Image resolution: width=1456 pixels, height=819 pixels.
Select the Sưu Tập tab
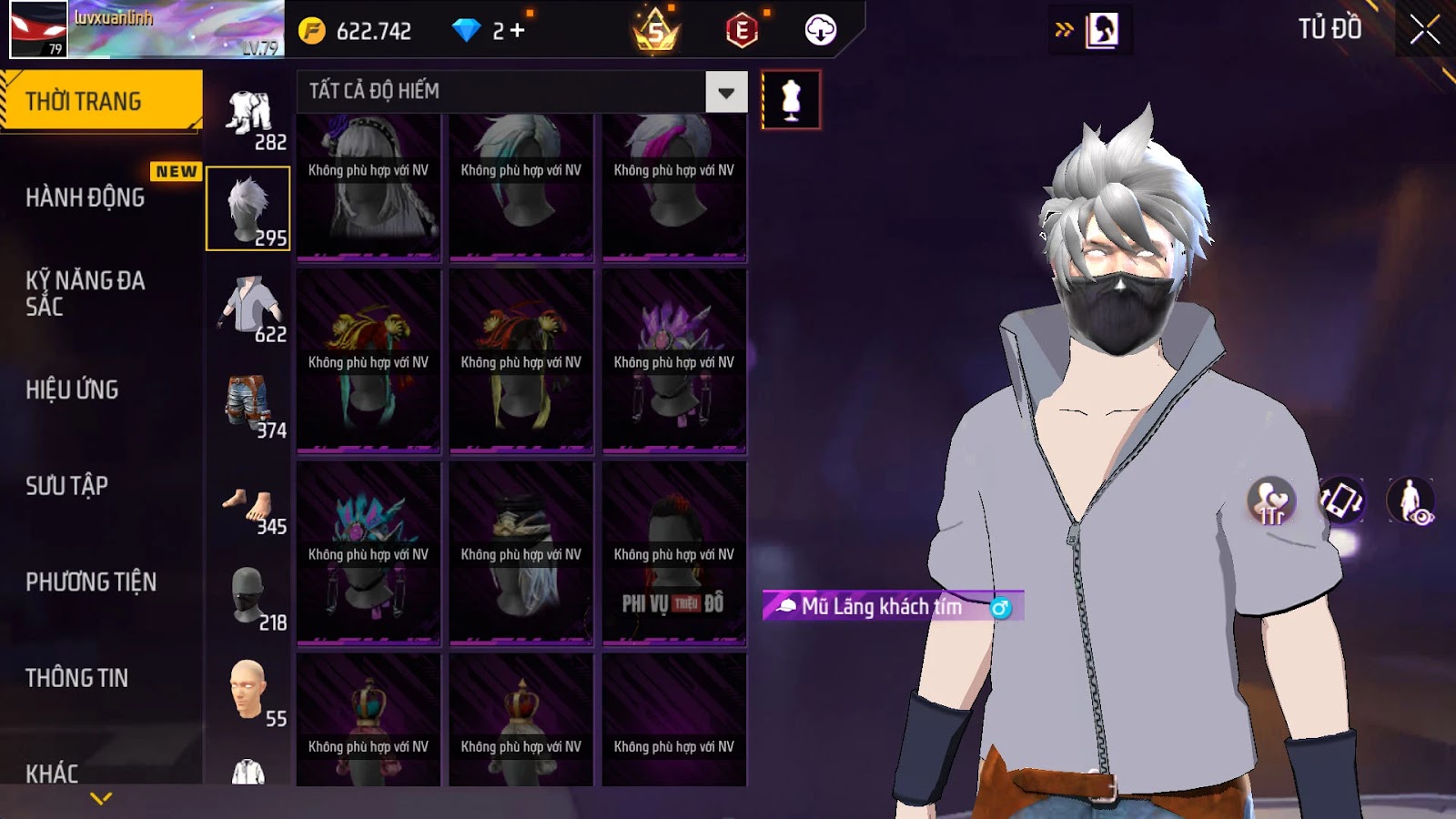click(x=67, y=486)
